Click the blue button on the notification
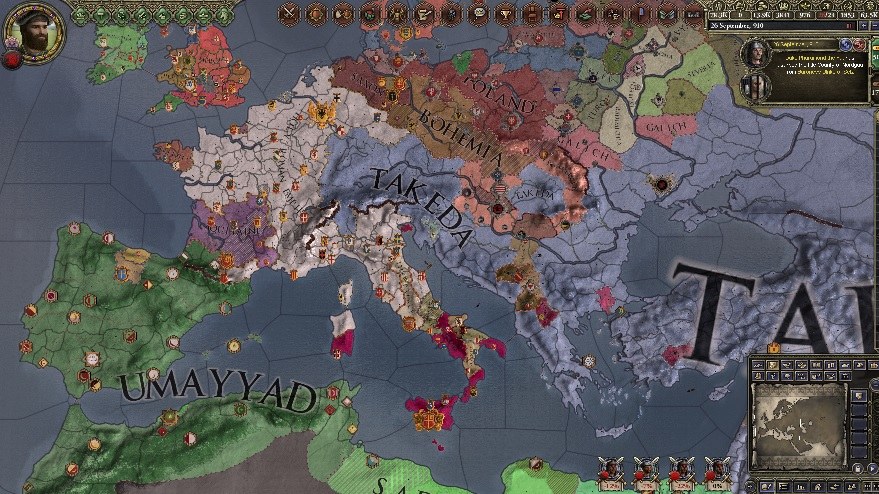This screenshot has width=879, height=494. (x=845, y=45)
